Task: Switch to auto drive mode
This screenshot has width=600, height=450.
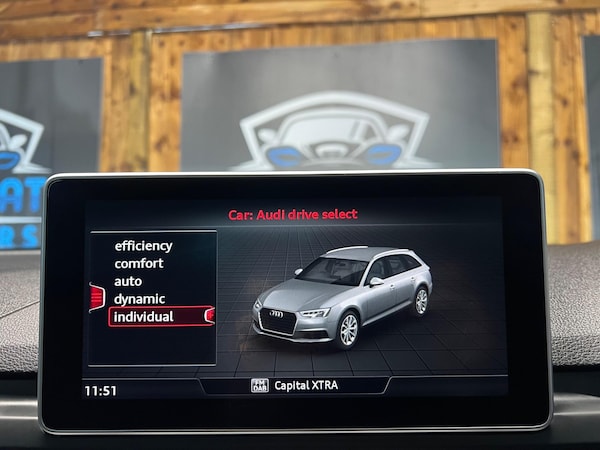Action: 128,281
